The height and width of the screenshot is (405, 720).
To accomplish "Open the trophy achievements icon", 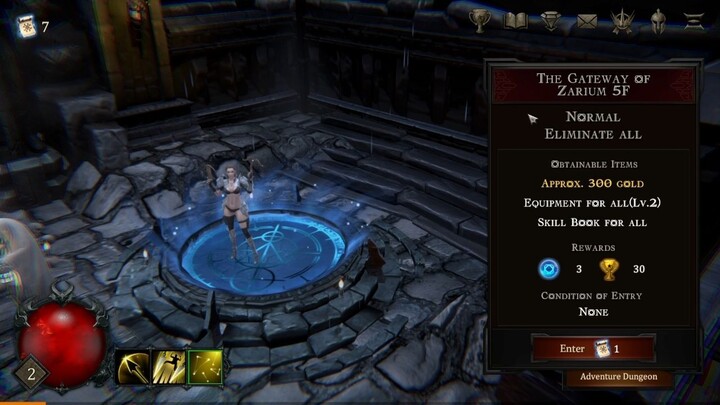I will pos(481,20).
